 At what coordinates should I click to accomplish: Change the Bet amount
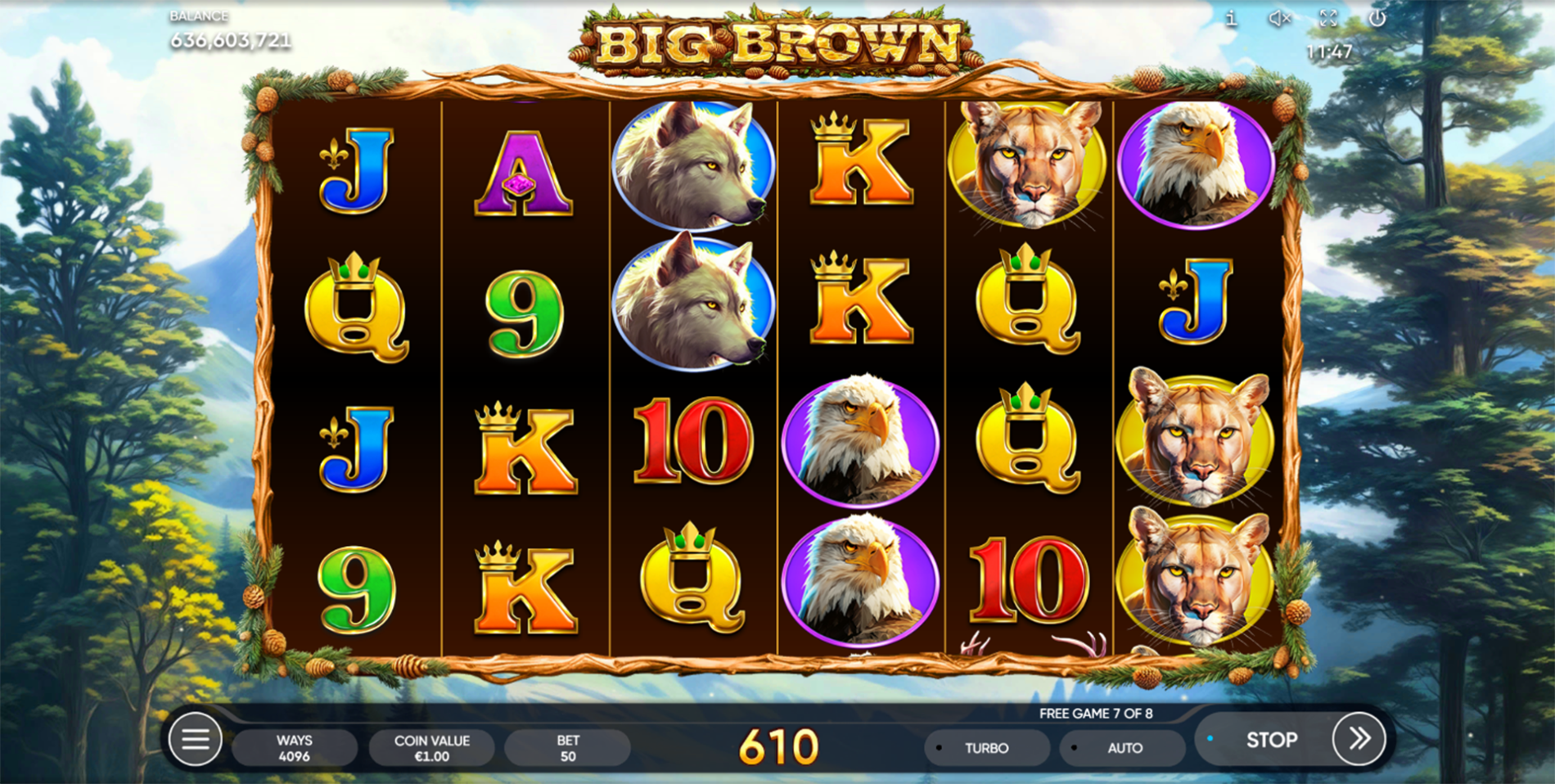pyautogui.click(x=567, y=748)
